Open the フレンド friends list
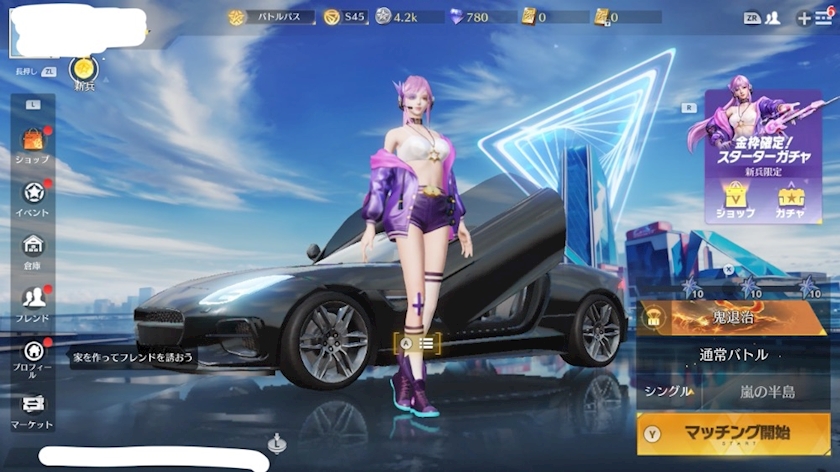The image size is (840, 472). point(33,302)
